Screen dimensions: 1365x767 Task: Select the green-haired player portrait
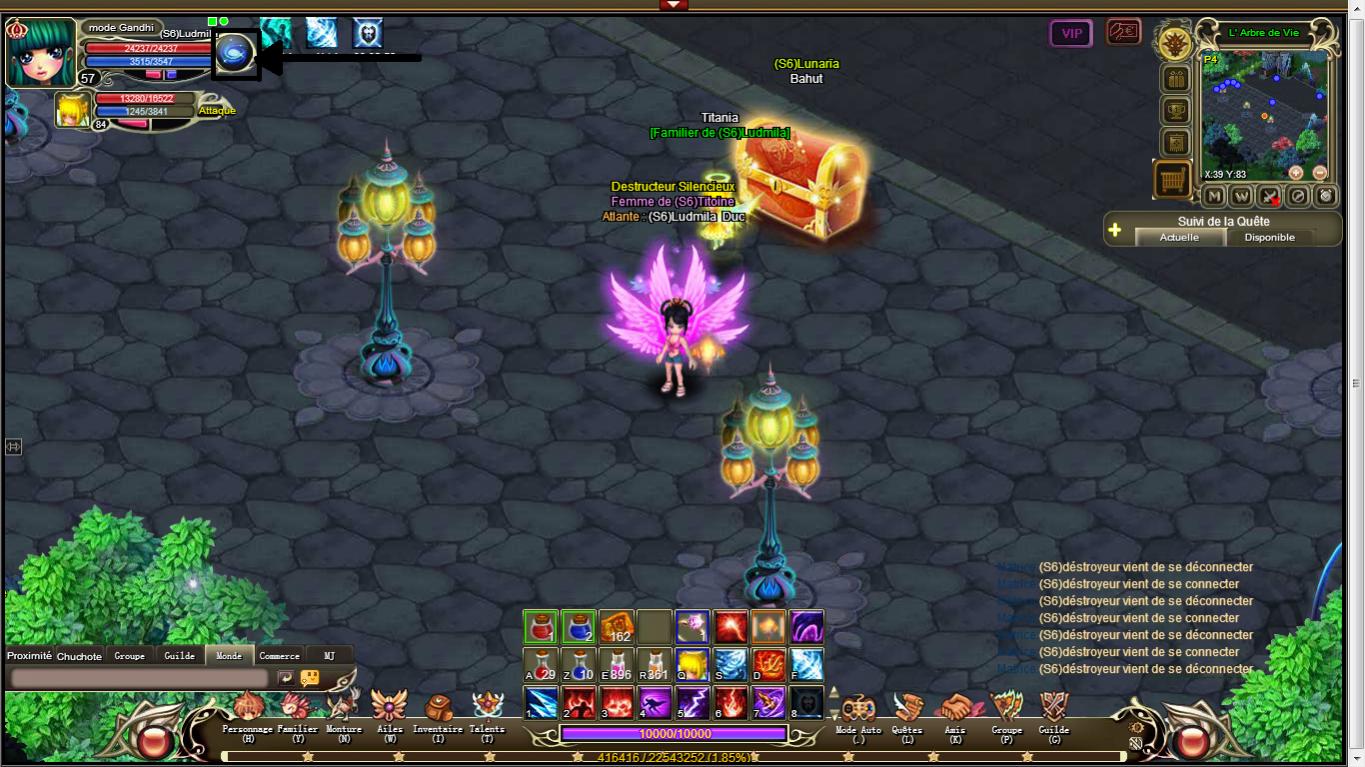click(41, 51)
